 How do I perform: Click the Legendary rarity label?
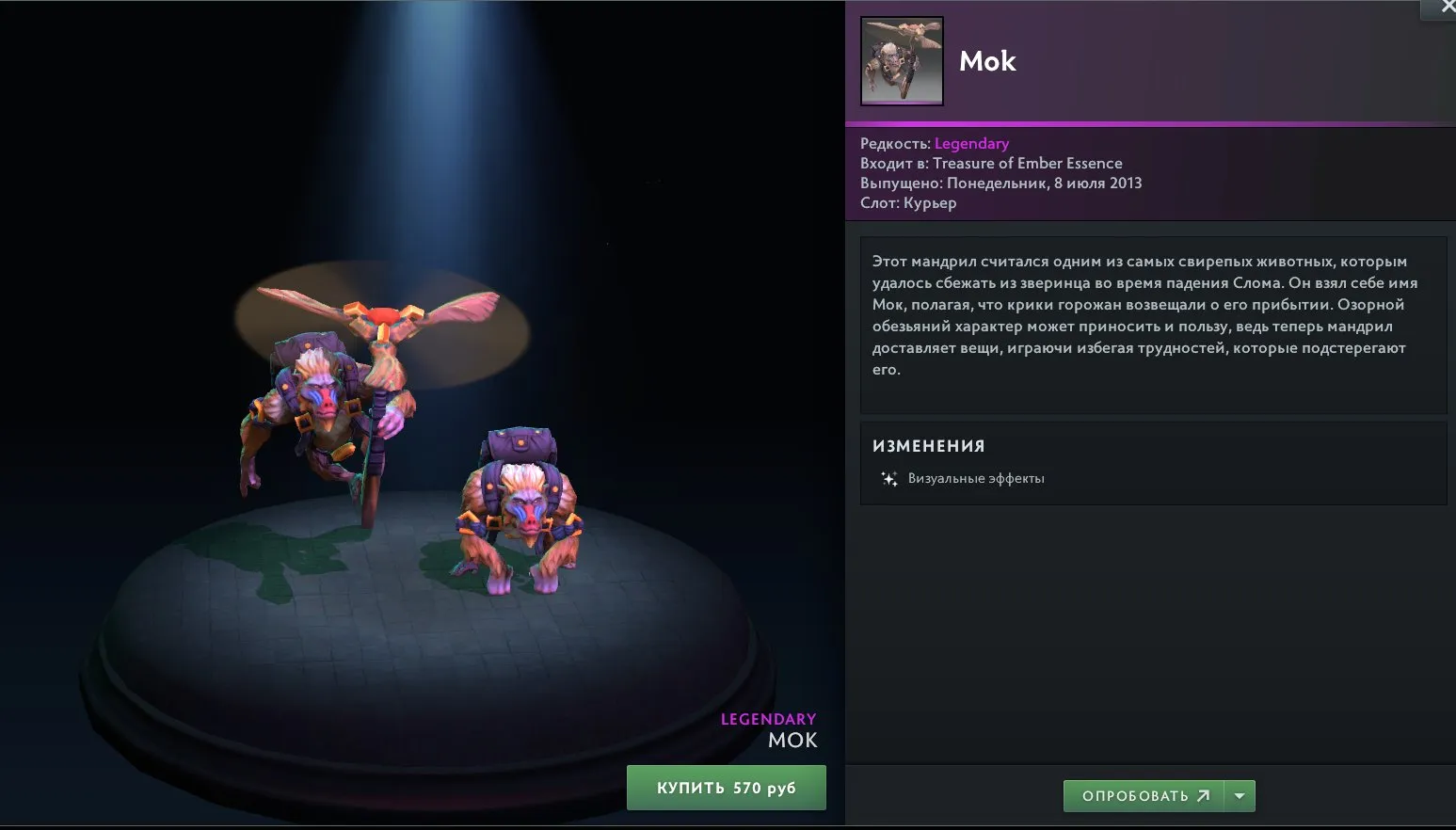971,143
